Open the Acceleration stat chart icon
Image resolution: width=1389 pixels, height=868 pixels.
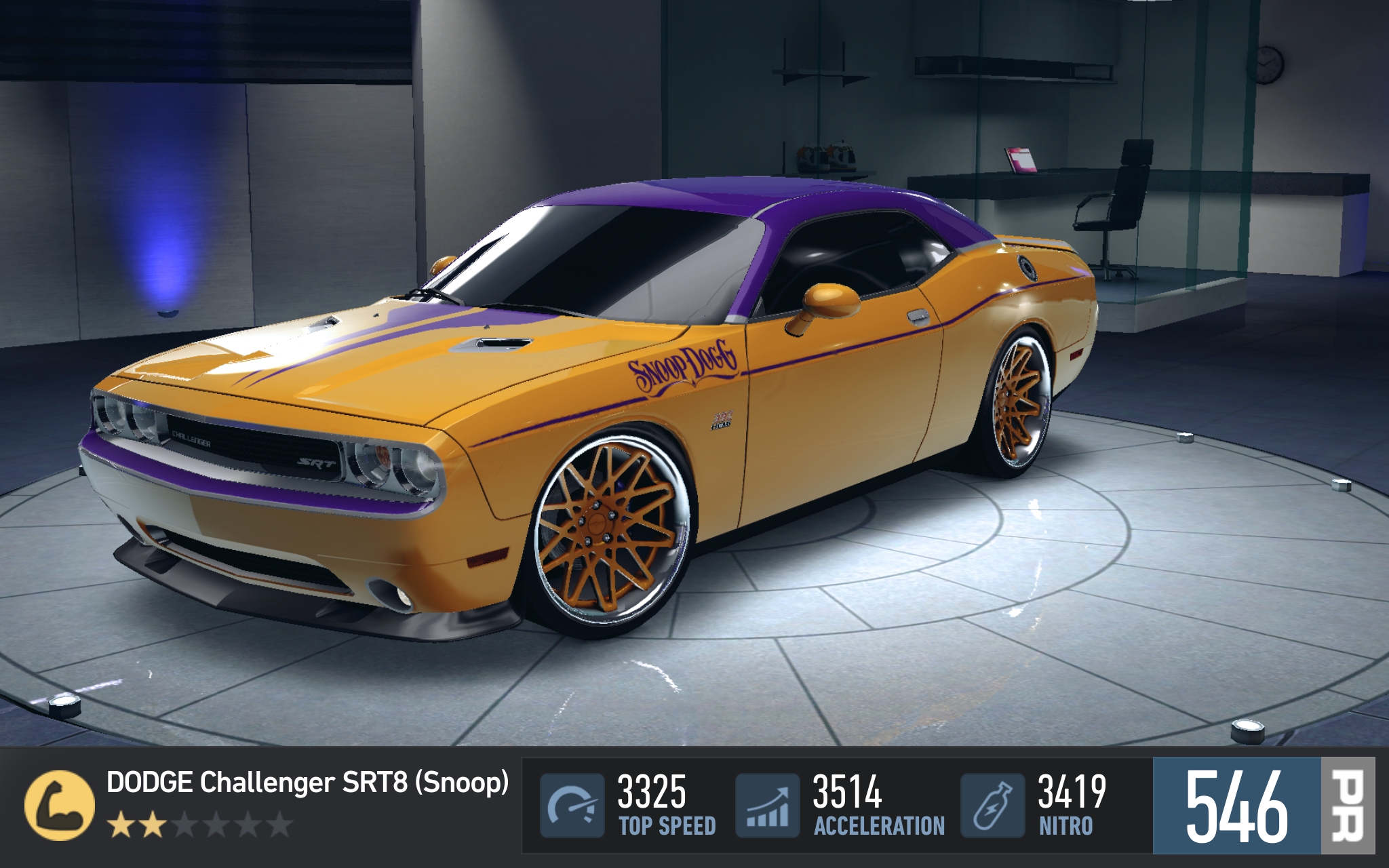click(767, 805)
